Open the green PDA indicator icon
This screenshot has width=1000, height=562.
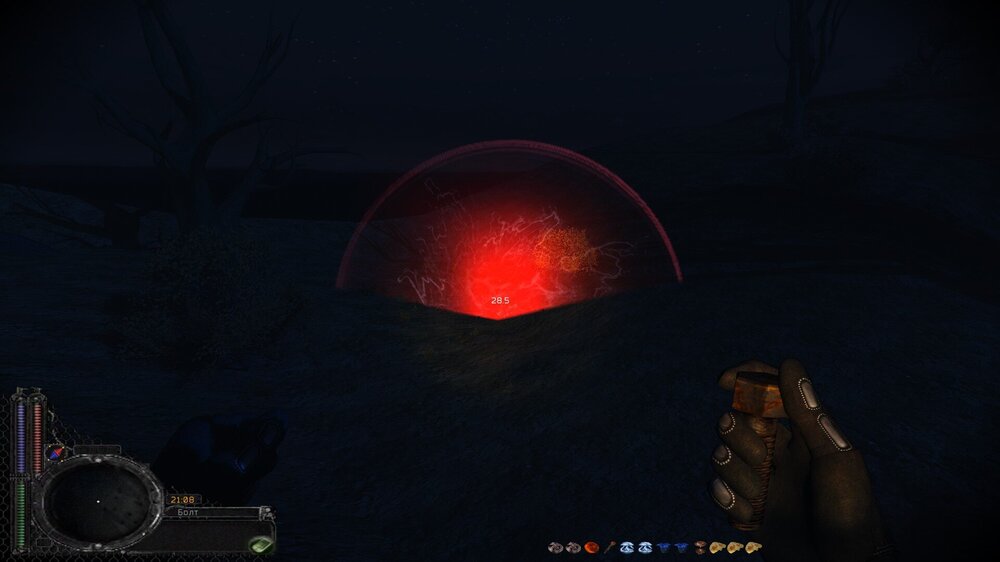coord(260,545)
